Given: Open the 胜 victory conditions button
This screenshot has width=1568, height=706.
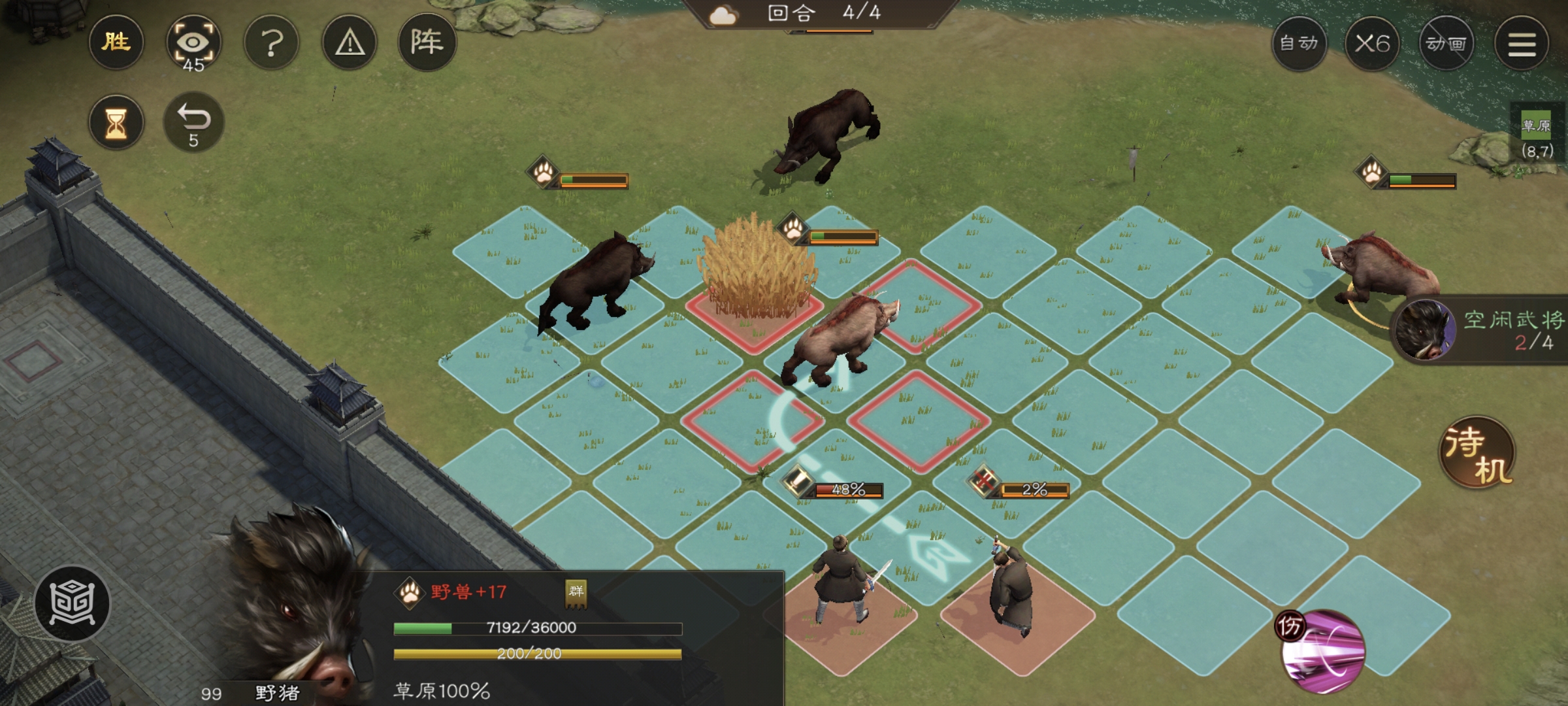Looking at the screenshot, I should (x=116, y=43).
